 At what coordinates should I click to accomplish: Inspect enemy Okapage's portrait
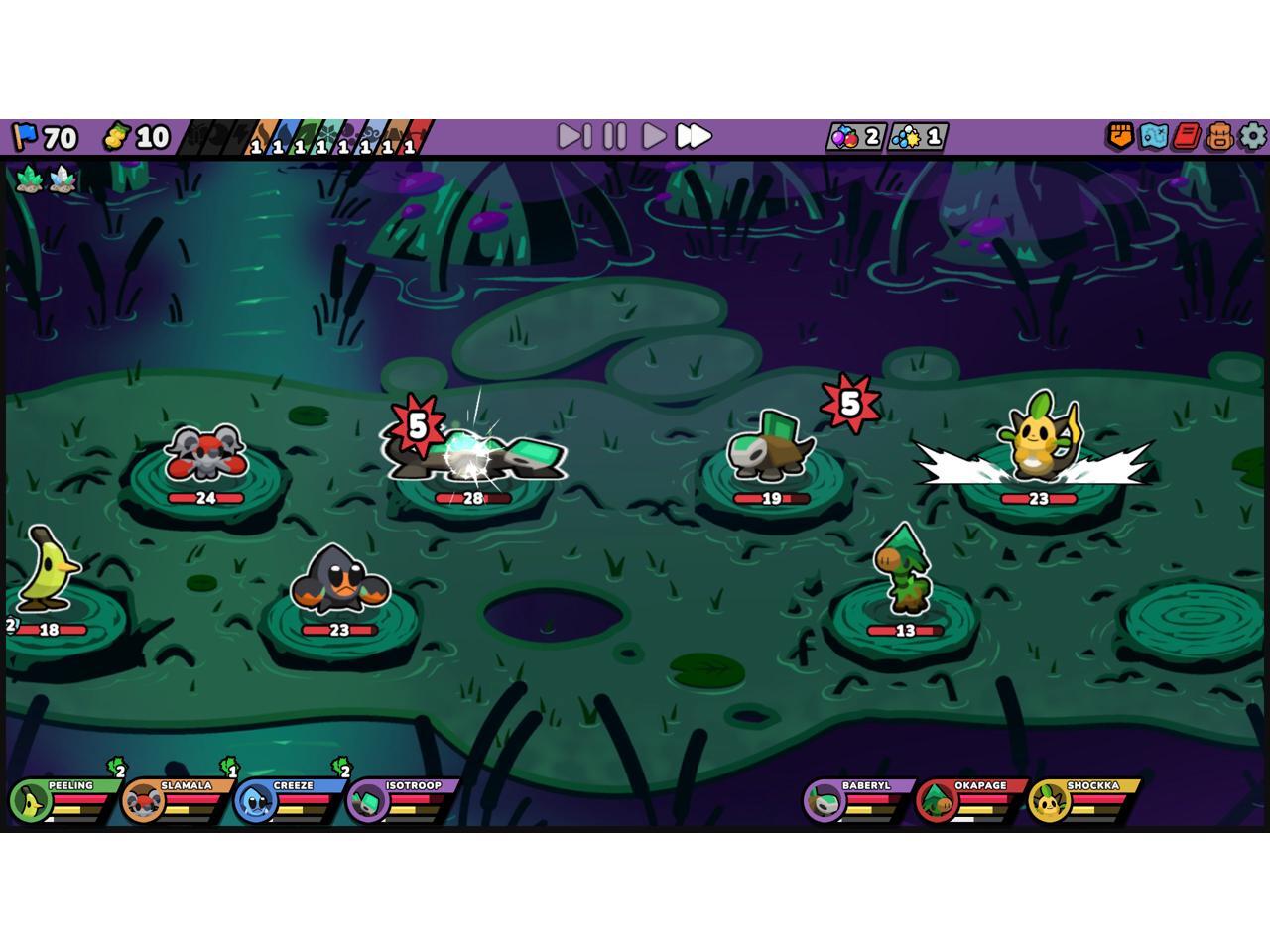(936, 801)
